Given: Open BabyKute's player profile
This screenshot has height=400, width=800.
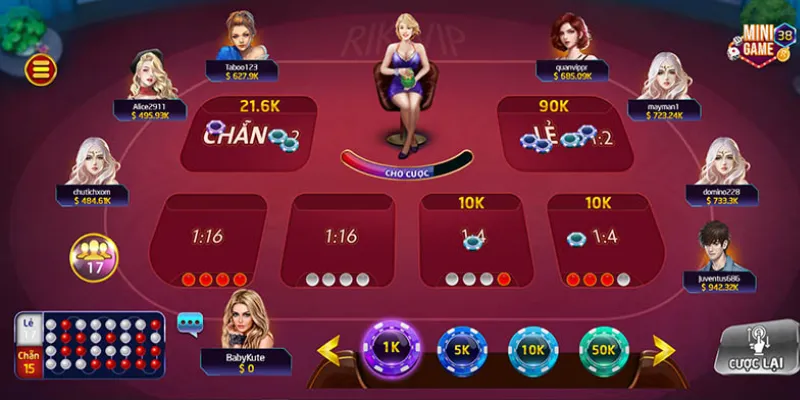Looking at the screenshot, I should [245, 320].
